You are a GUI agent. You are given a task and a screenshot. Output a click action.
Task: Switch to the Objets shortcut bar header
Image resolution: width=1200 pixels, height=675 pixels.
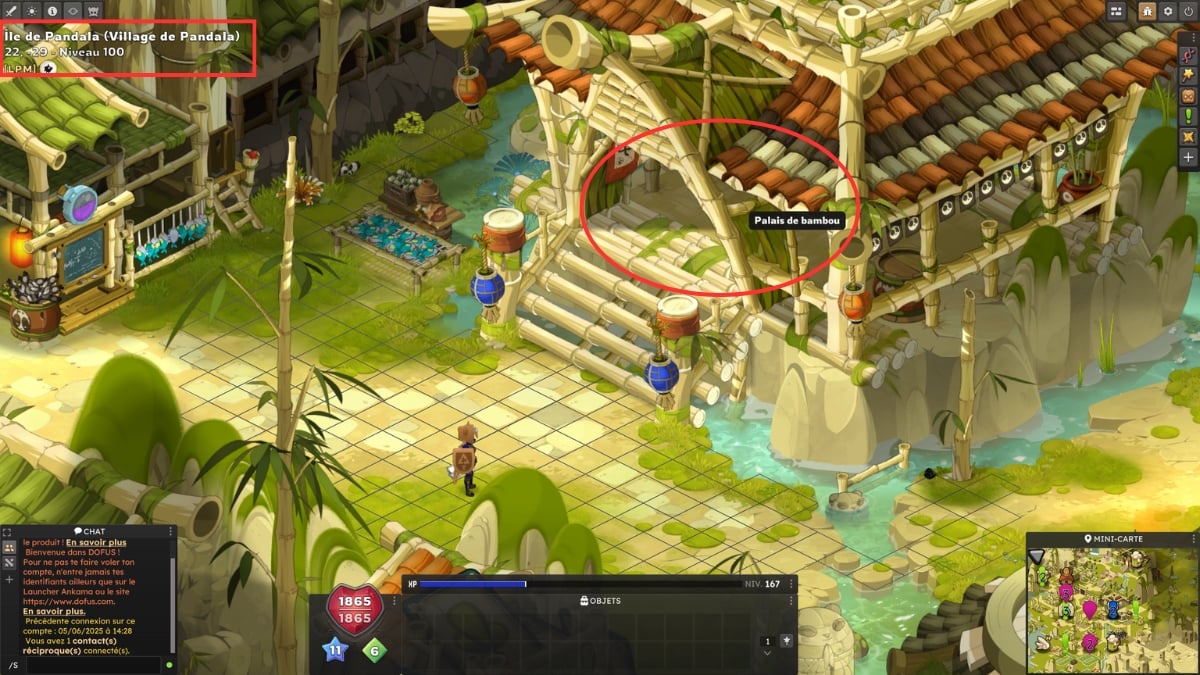click(600, 601)
